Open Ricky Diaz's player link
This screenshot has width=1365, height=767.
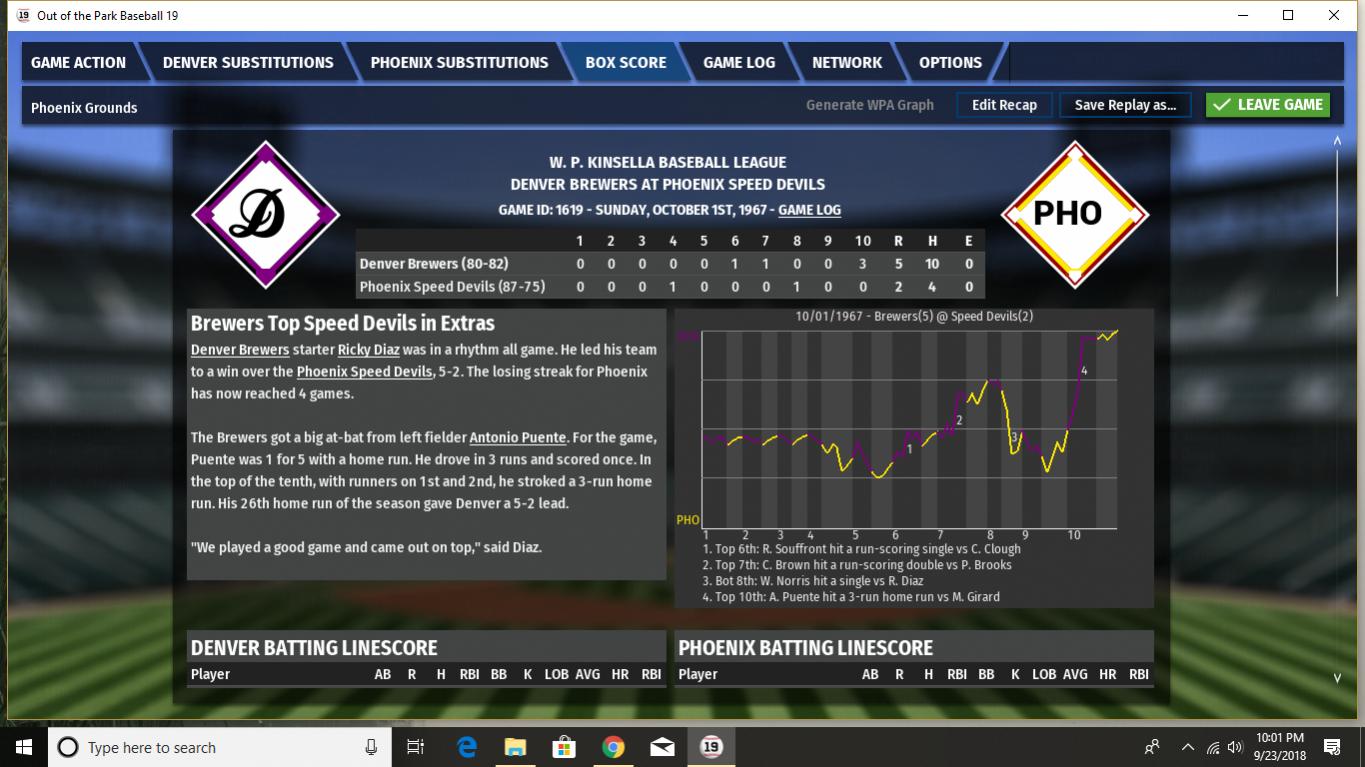(368, 350)
